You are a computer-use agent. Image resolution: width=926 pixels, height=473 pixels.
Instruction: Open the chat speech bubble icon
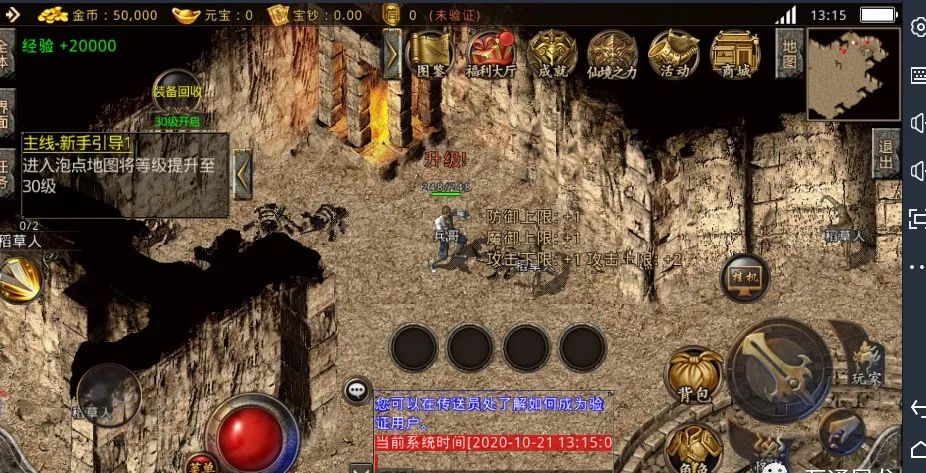[357, 391]
